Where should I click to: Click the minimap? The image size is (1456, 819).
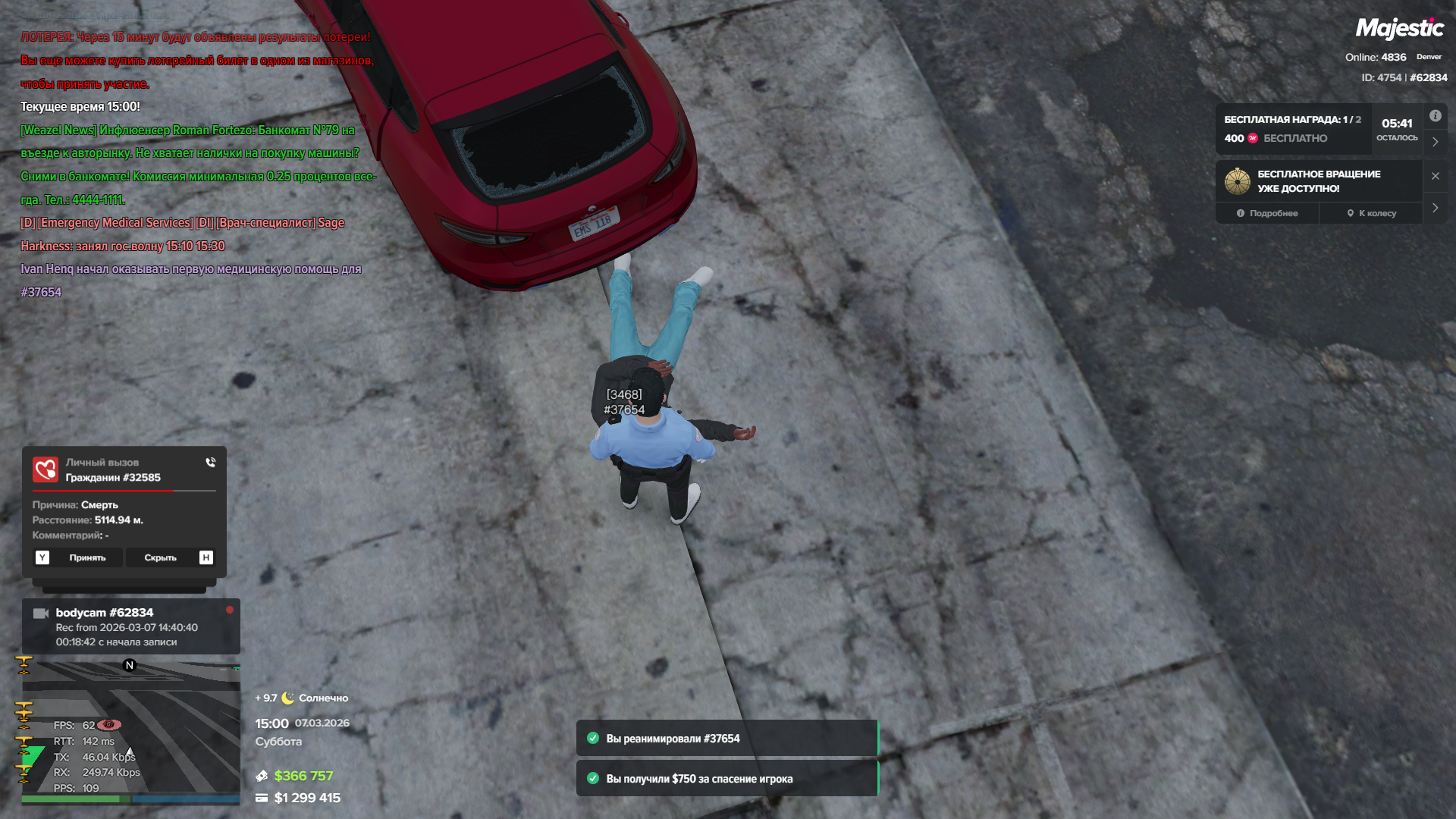[130, 728]
